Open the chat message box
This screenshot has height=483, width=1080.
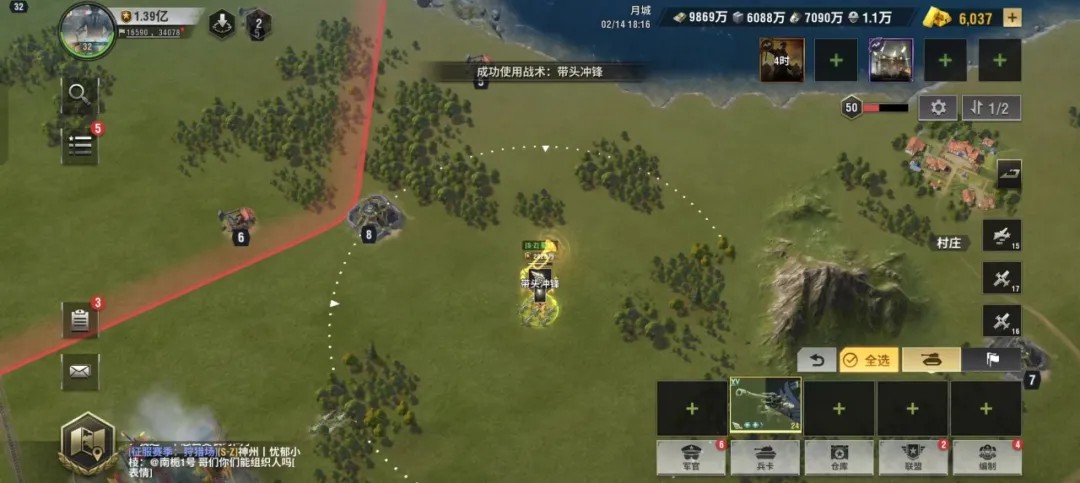215,461
